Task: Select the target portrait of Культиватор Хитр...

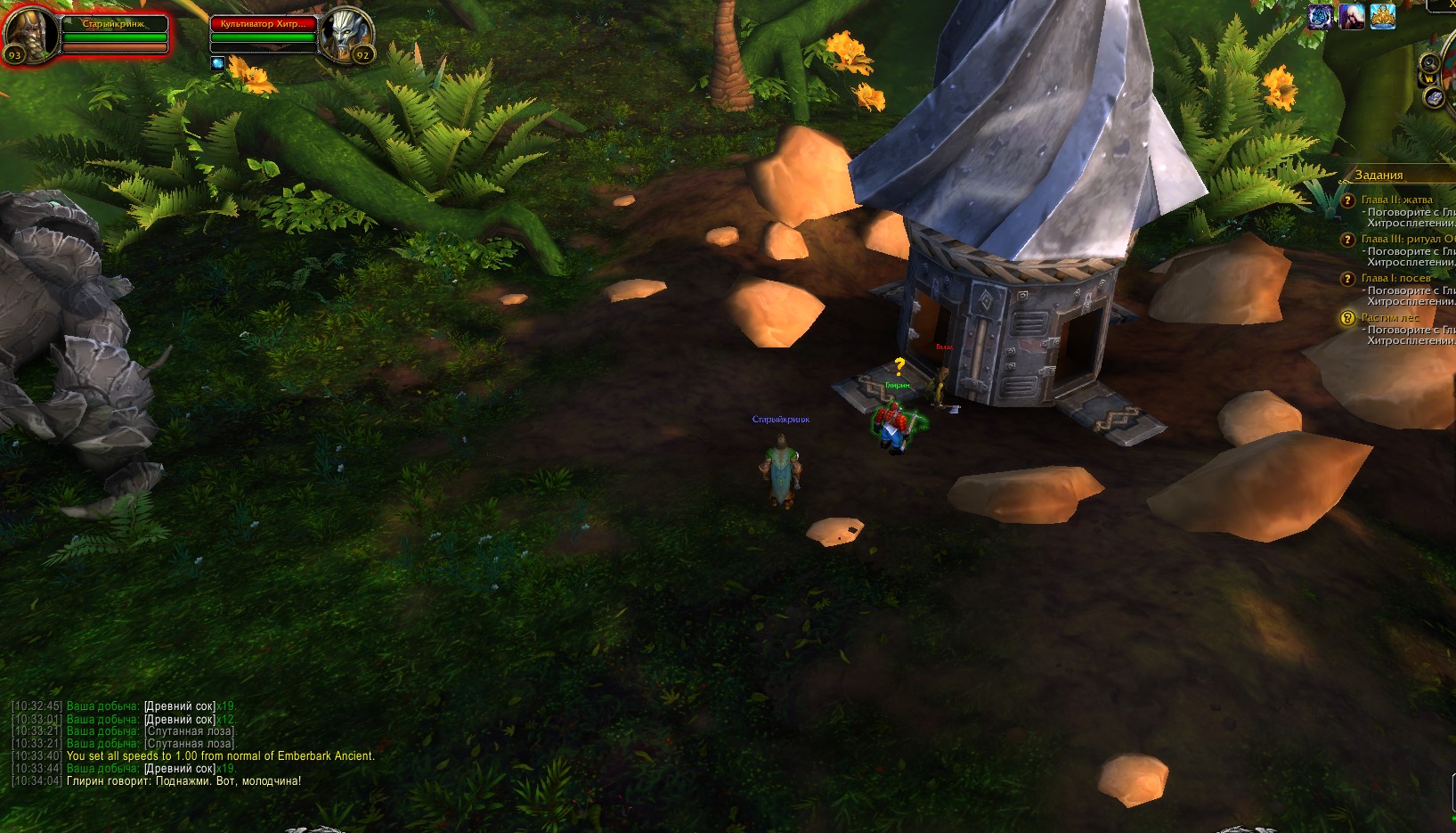Action: (x=347, y=34)
